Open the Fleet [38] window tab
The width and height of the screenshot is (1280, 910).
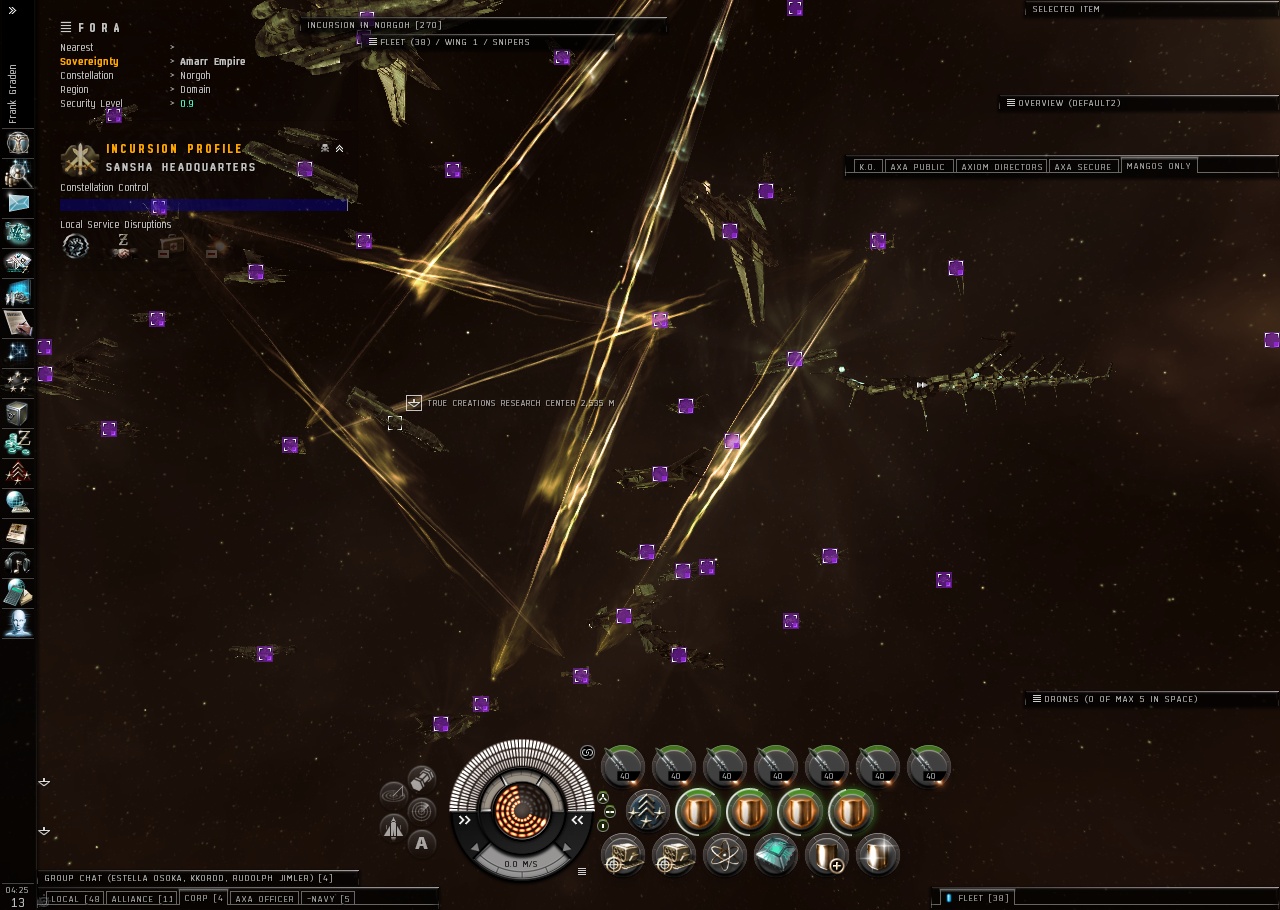(983, 898)
